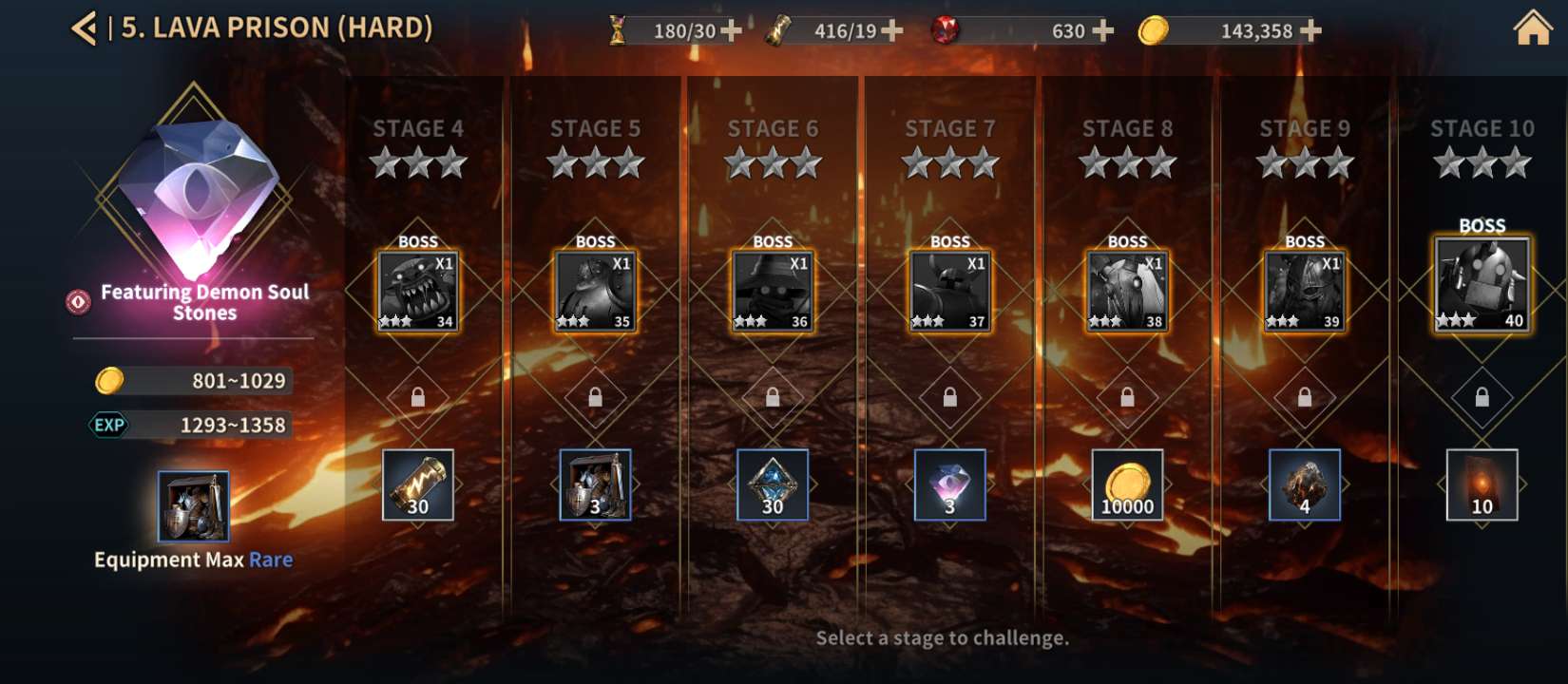
Task: Choose the Stage 8 boss portrait
Action: point(1127,292)
